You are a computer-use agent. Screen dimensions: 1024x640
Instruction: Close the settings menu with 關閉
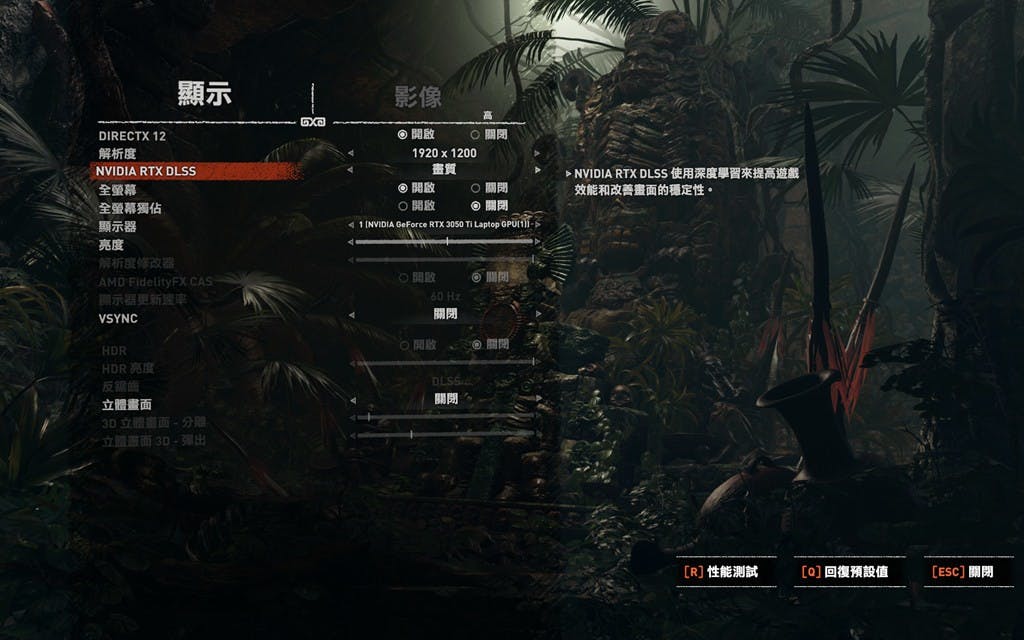(x=963, y=572)
